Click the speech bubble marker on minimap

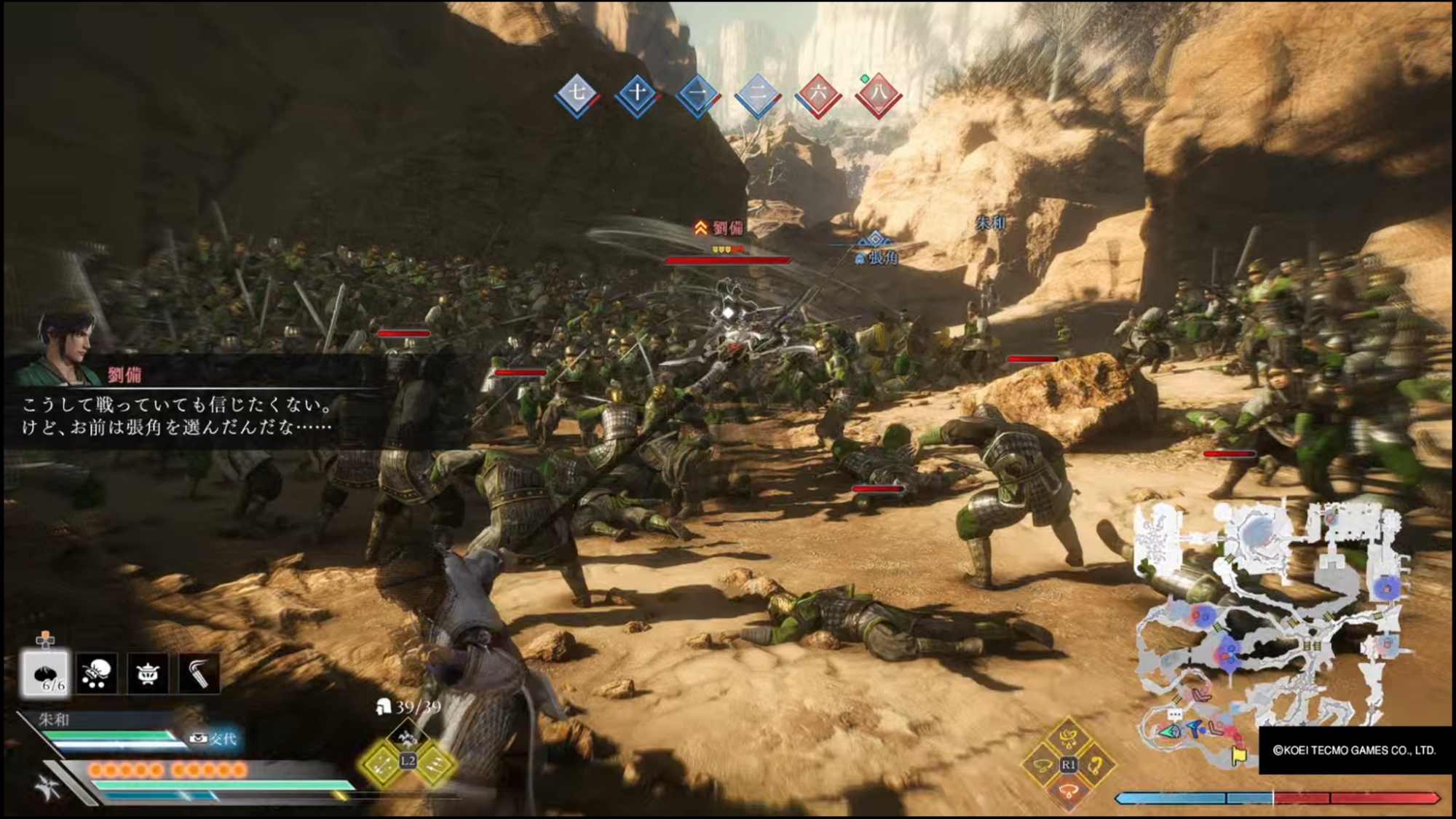coord(1174,715)
